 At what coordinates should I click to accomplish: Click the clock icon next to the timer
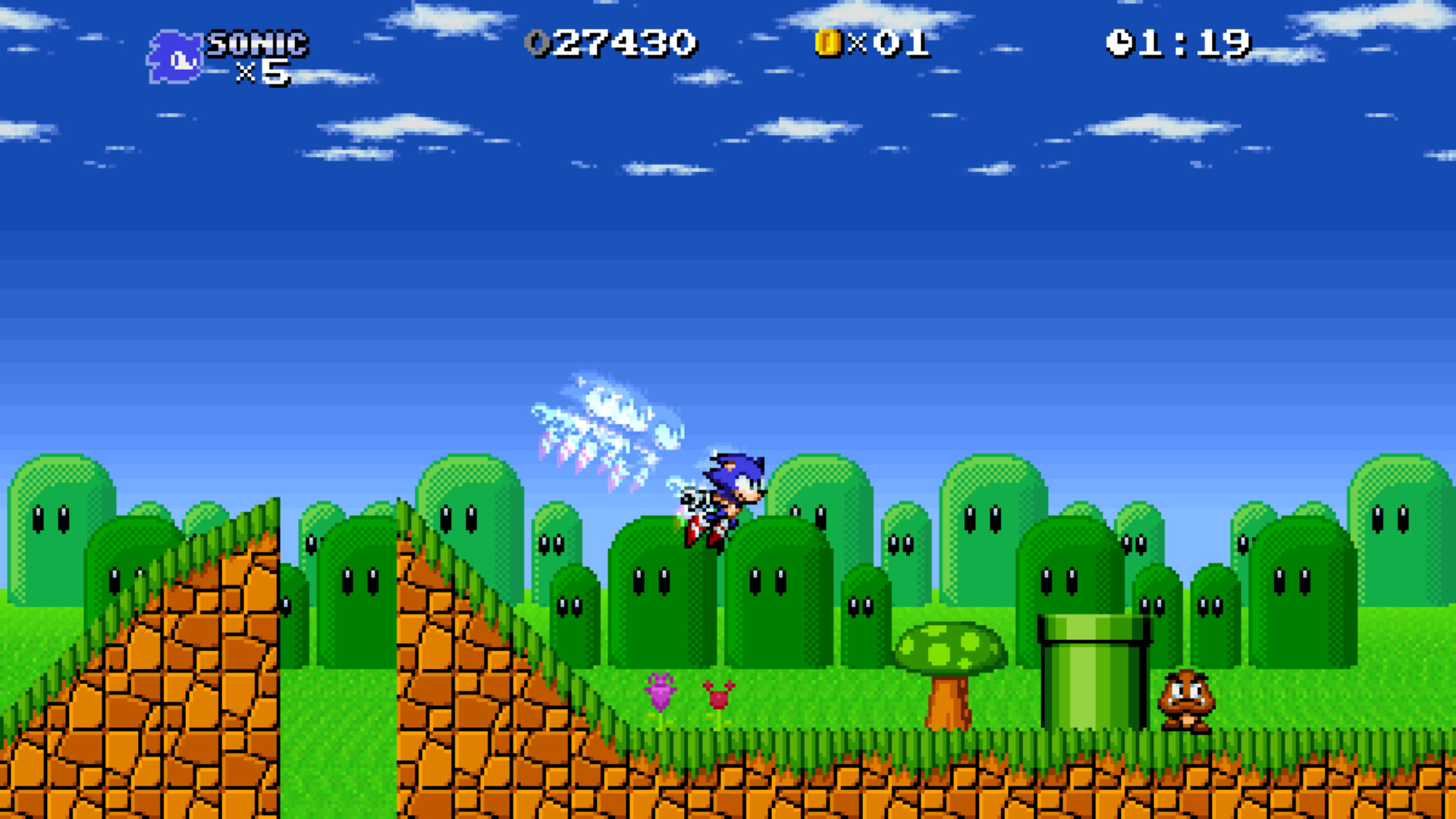pos(1120,43)
